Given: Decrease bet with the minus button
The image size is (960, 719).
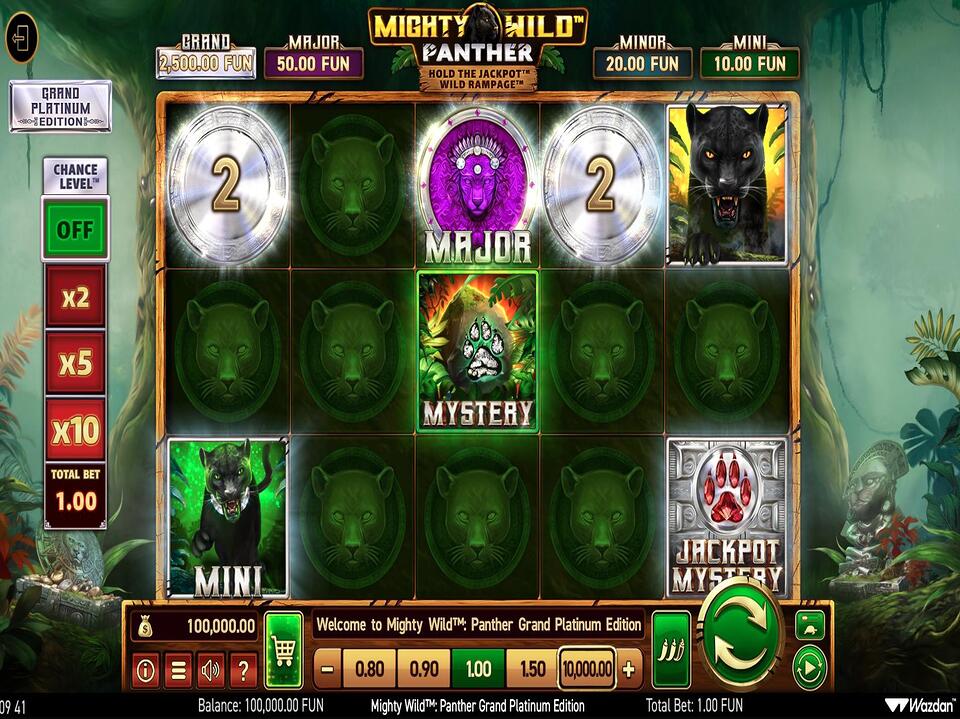Looking at the screenshot, I should [x=328, y=669].
